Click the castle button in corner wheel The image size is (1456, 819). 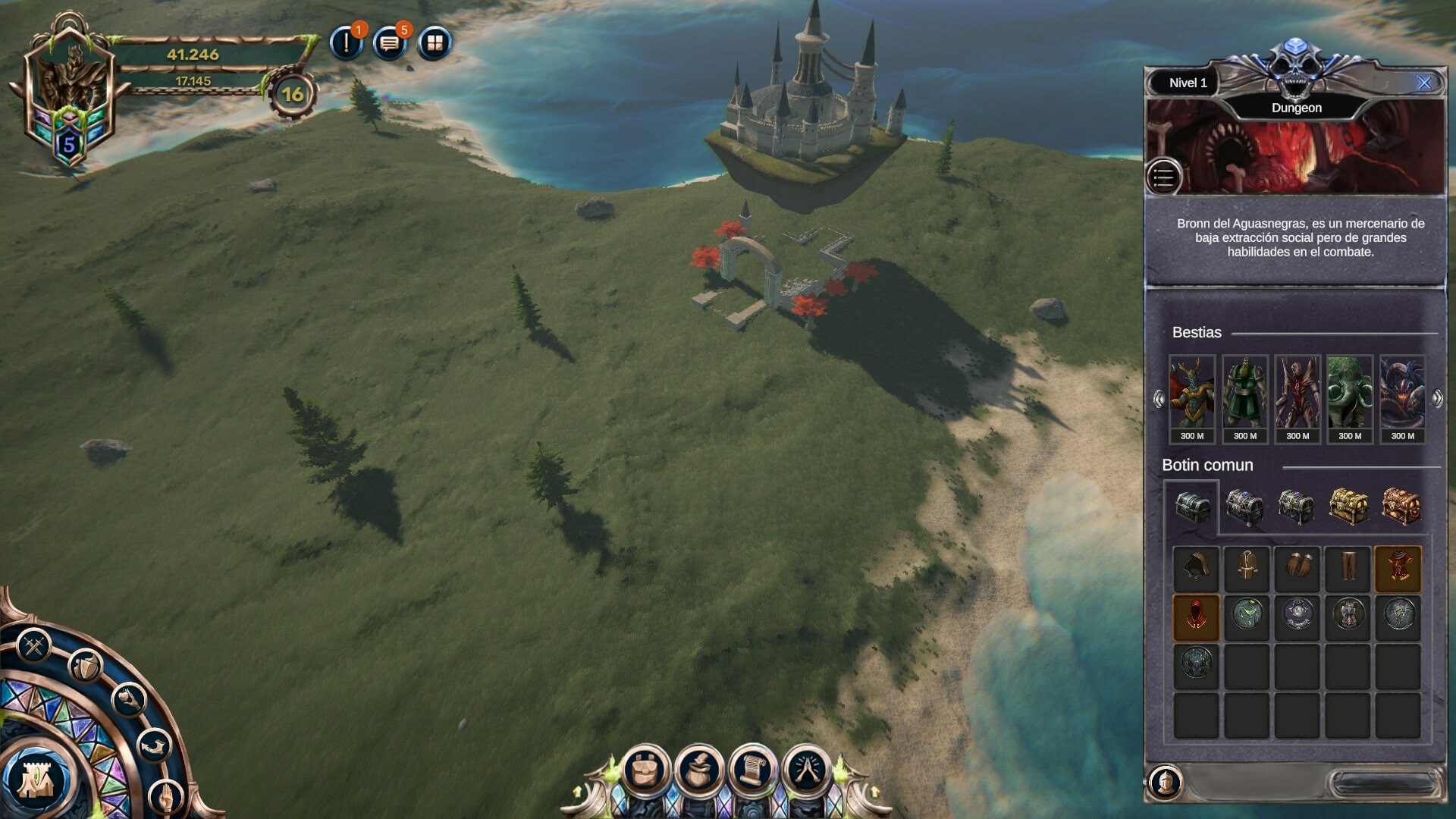click(34, 780)
